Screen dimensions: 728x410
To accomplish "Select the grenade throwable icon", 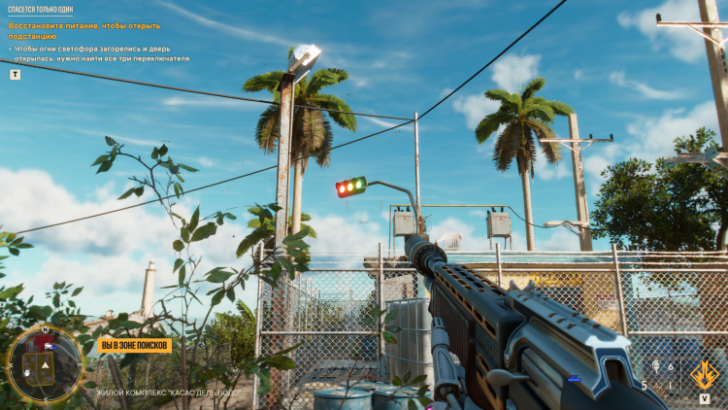I will 656,368.
